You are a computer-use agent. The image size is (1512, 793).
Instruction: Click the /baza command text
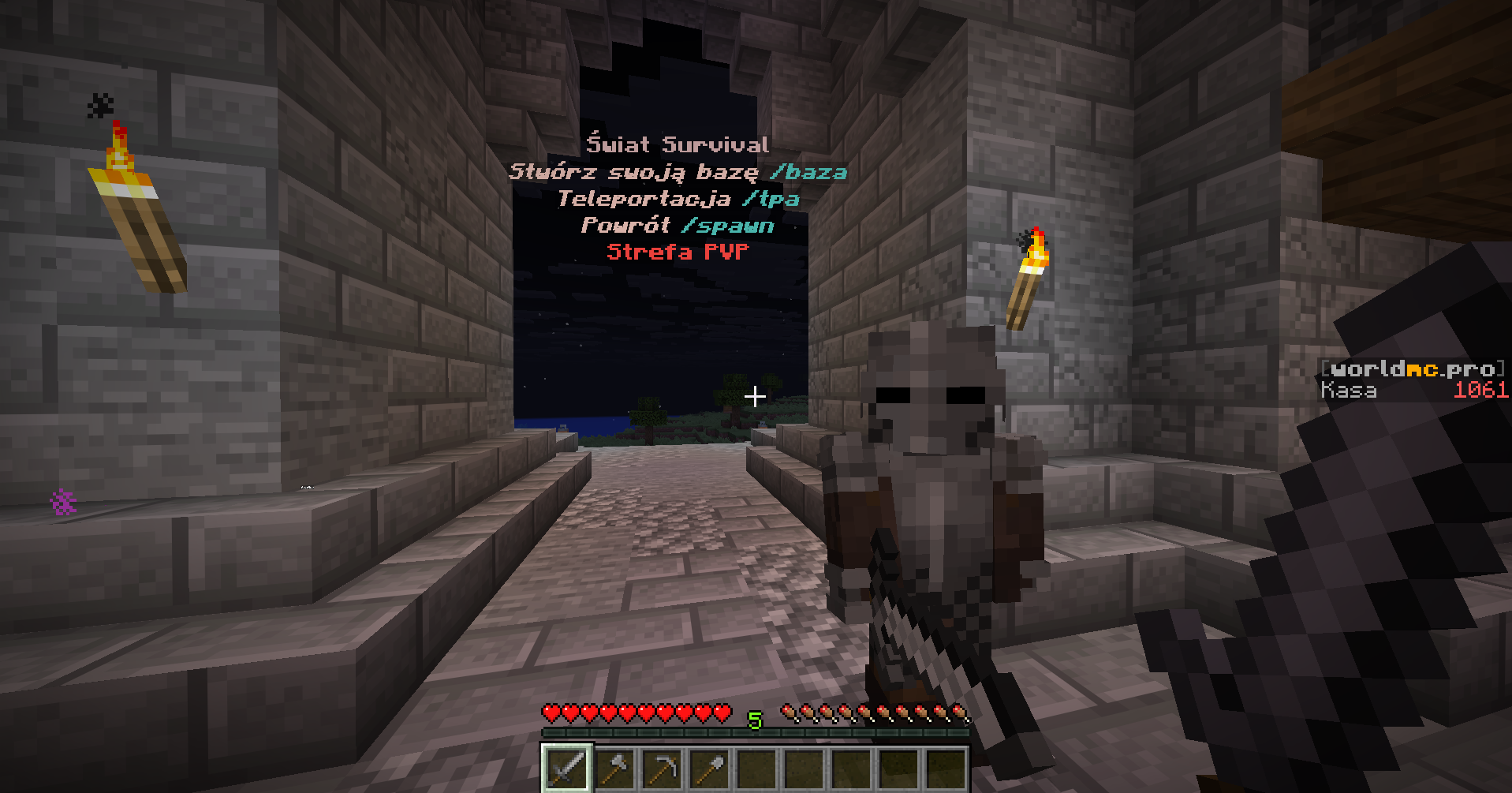point(808,172)
